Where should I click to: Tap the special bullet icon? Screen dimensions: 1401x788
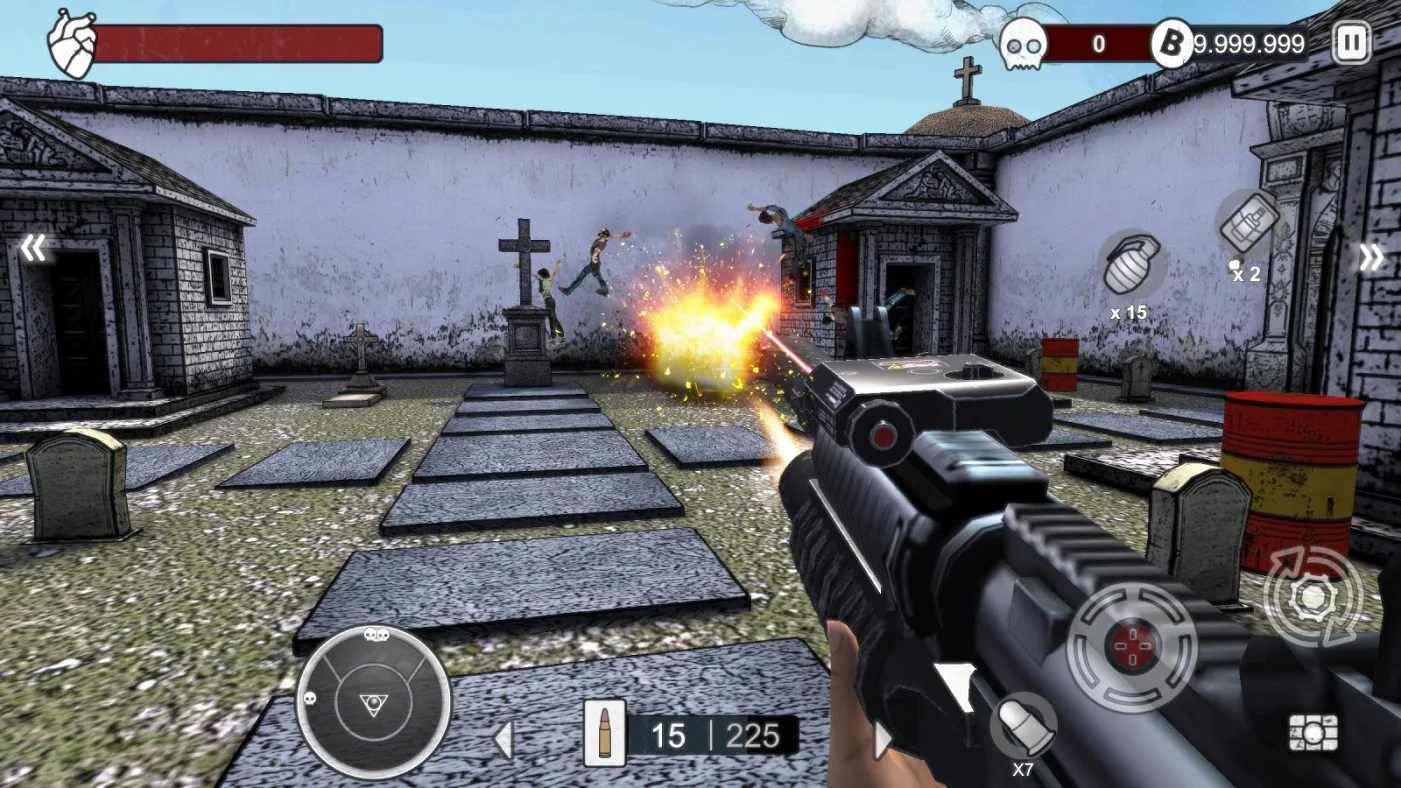[1024, 727]
